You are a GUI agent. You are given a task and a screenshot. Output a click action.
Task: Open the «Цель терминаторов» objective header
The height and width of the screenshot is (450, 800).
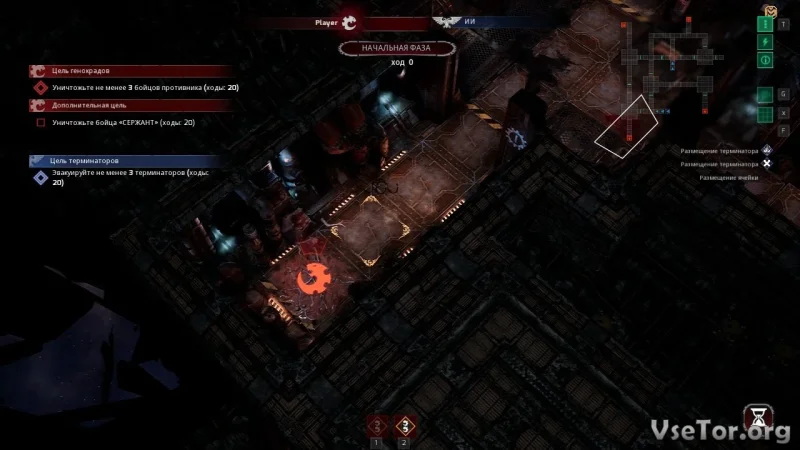pyautogui.click(x=85, y=160)
